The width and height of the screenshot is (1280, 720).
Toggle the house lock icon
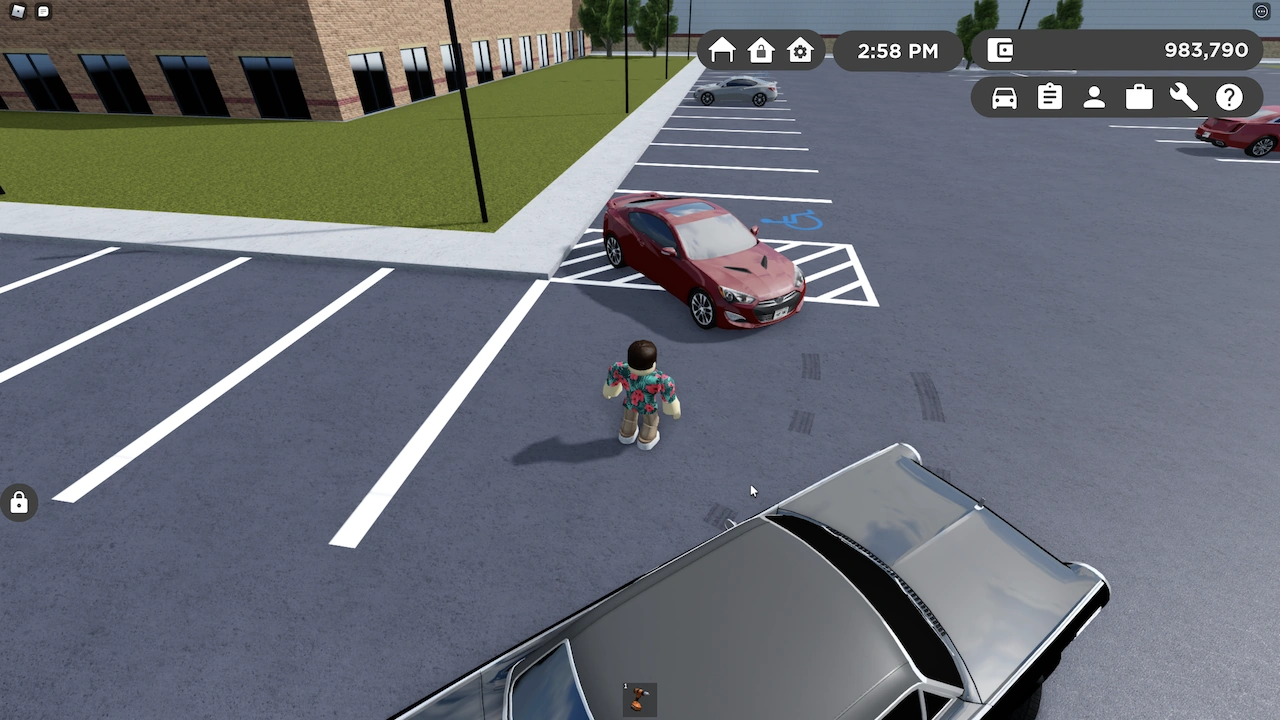761,51
